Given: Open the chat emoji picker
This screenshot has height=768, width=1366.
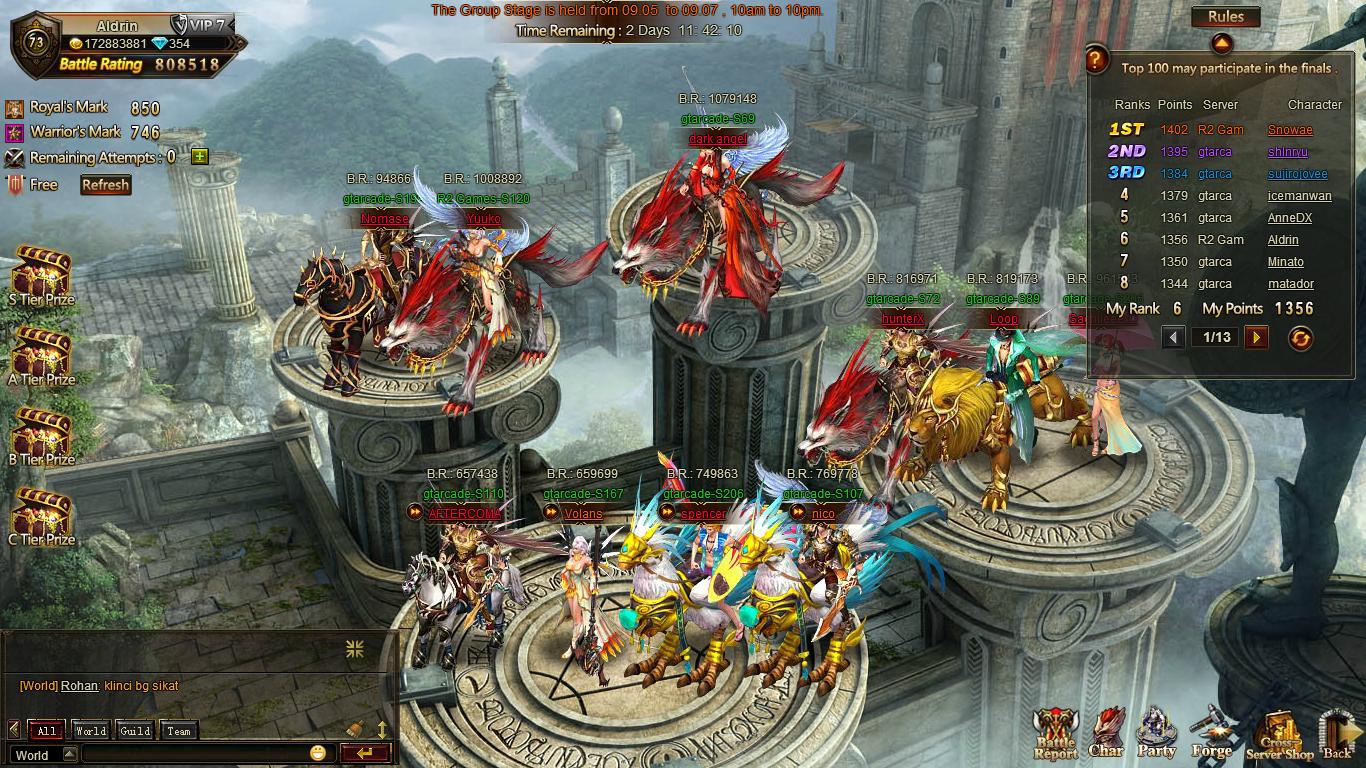Looking at the screenshot, I should (x=318, y=754).
